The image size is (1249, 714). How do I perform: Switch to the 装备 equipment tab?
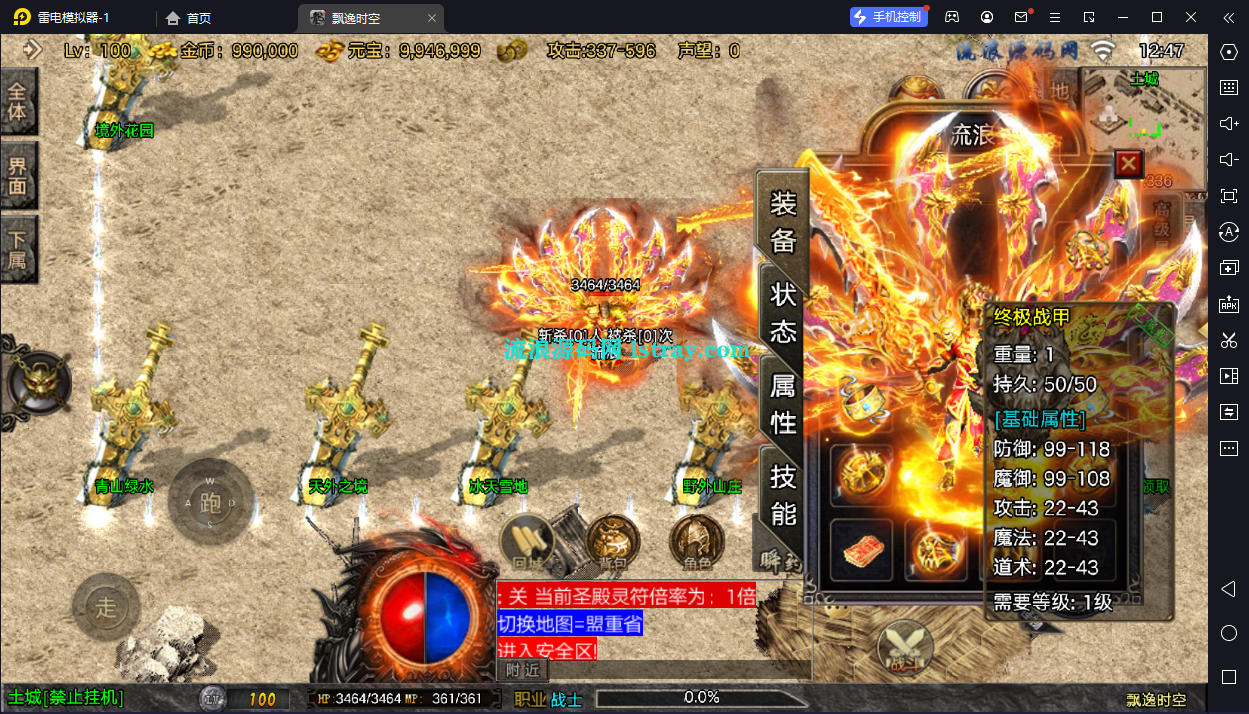point(783,221)
